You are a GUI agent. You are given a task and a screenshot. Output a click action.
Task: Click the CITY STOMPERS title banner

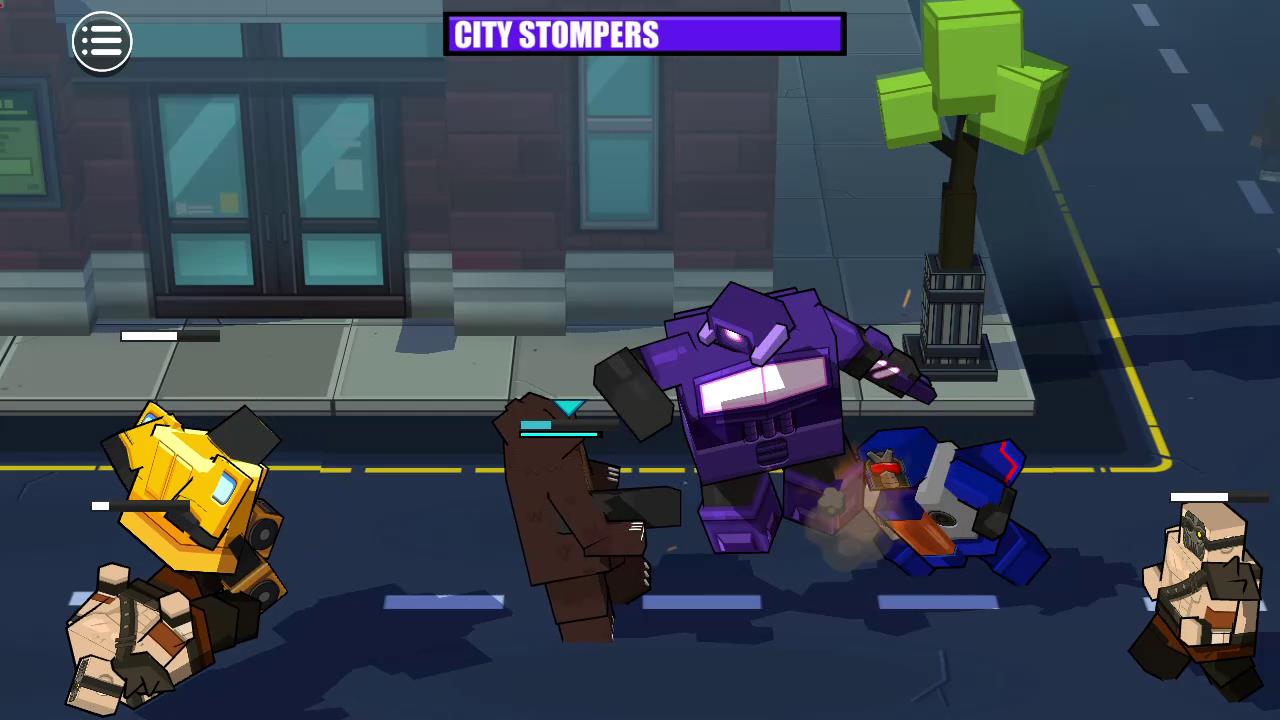click(645, 36)
